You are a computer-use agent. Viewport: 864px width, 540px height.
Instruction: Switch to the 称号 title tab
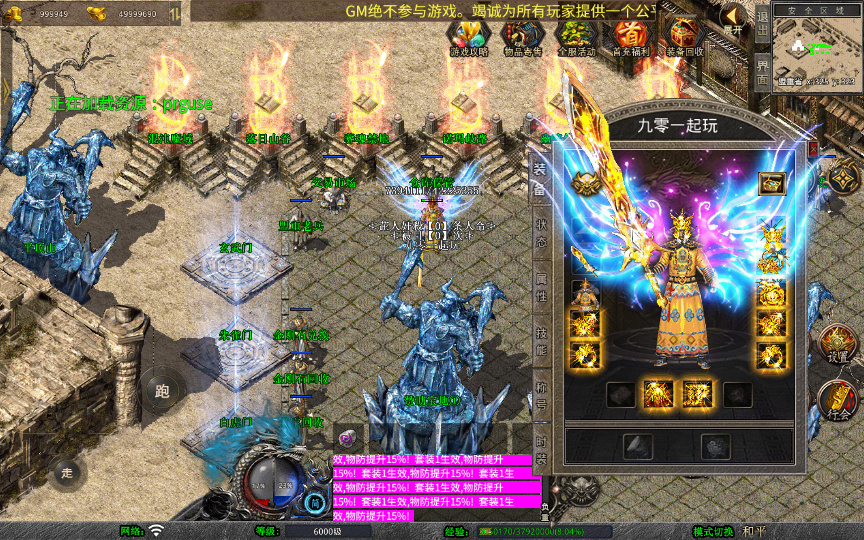540,393
